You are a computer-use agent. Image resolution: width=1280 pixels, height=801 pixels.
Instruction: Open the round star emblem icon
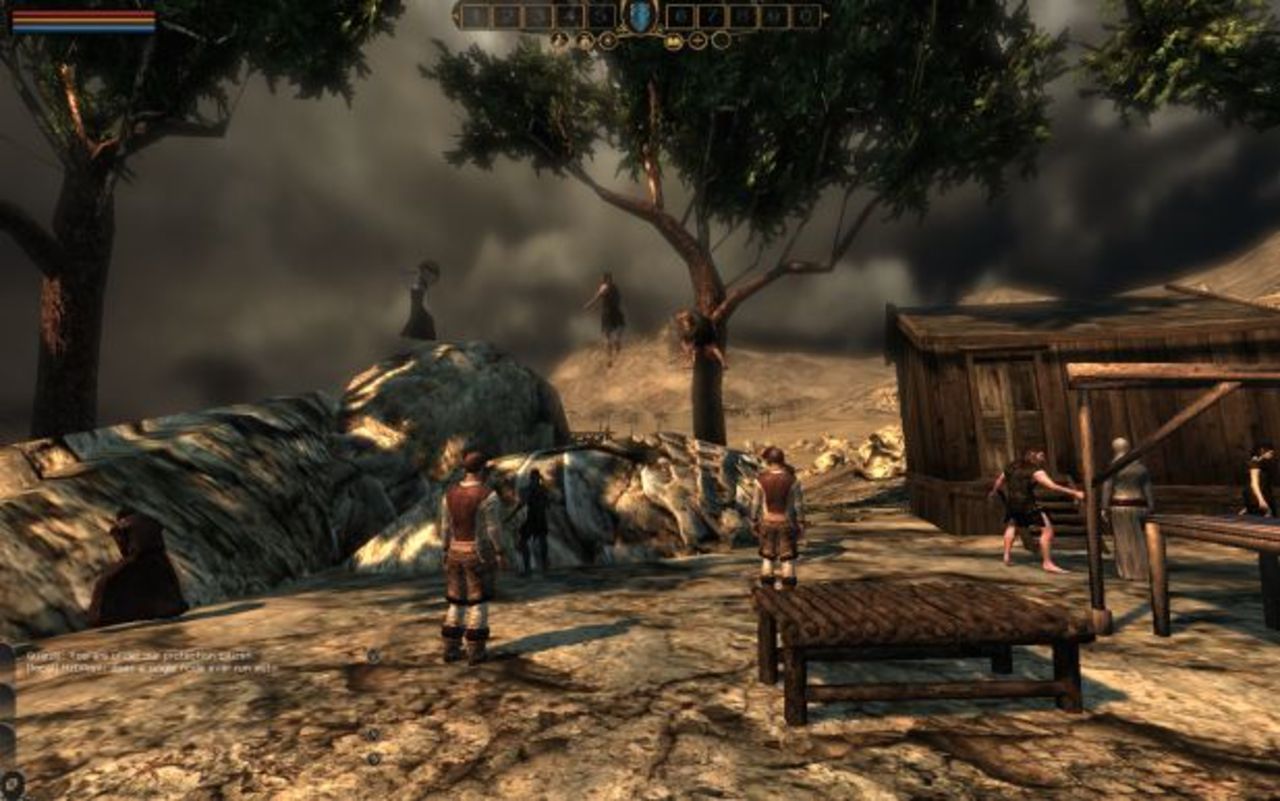click(607, 40)
